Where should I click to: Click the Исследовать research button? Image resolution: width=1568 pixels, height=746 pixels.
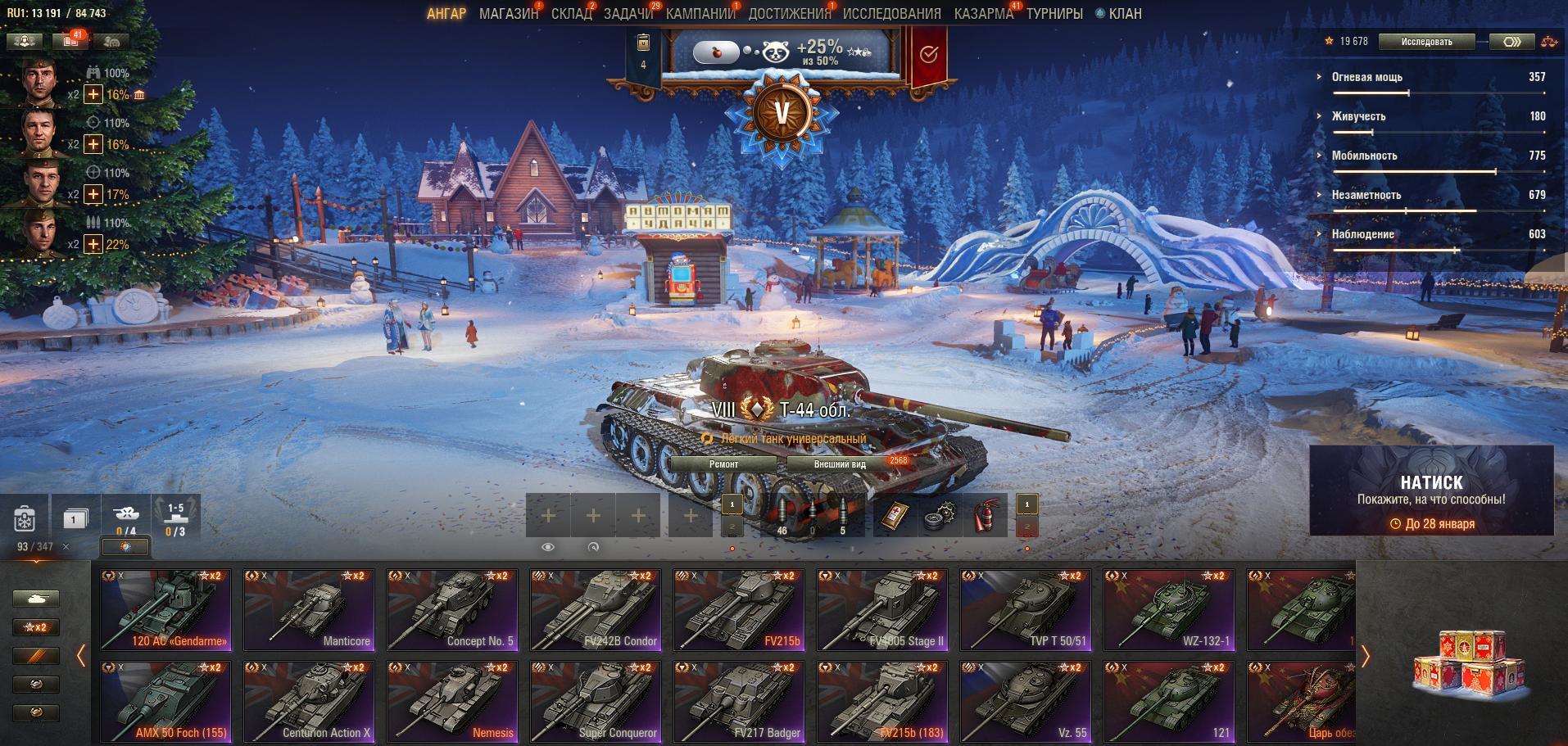(x=1426, y=42)
